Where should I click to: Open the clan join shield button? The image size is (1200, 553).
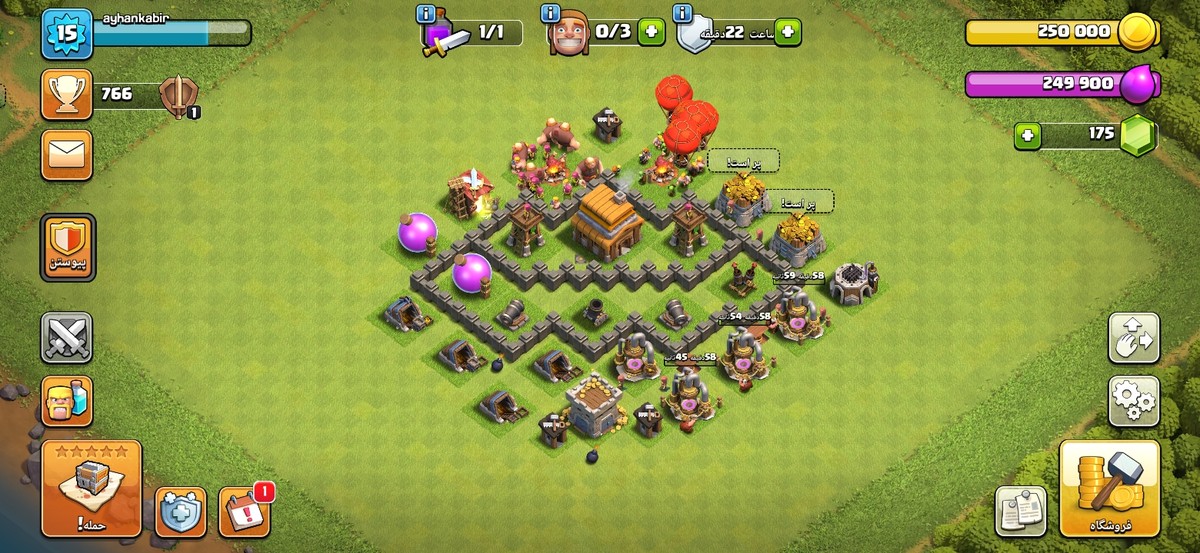67,246
